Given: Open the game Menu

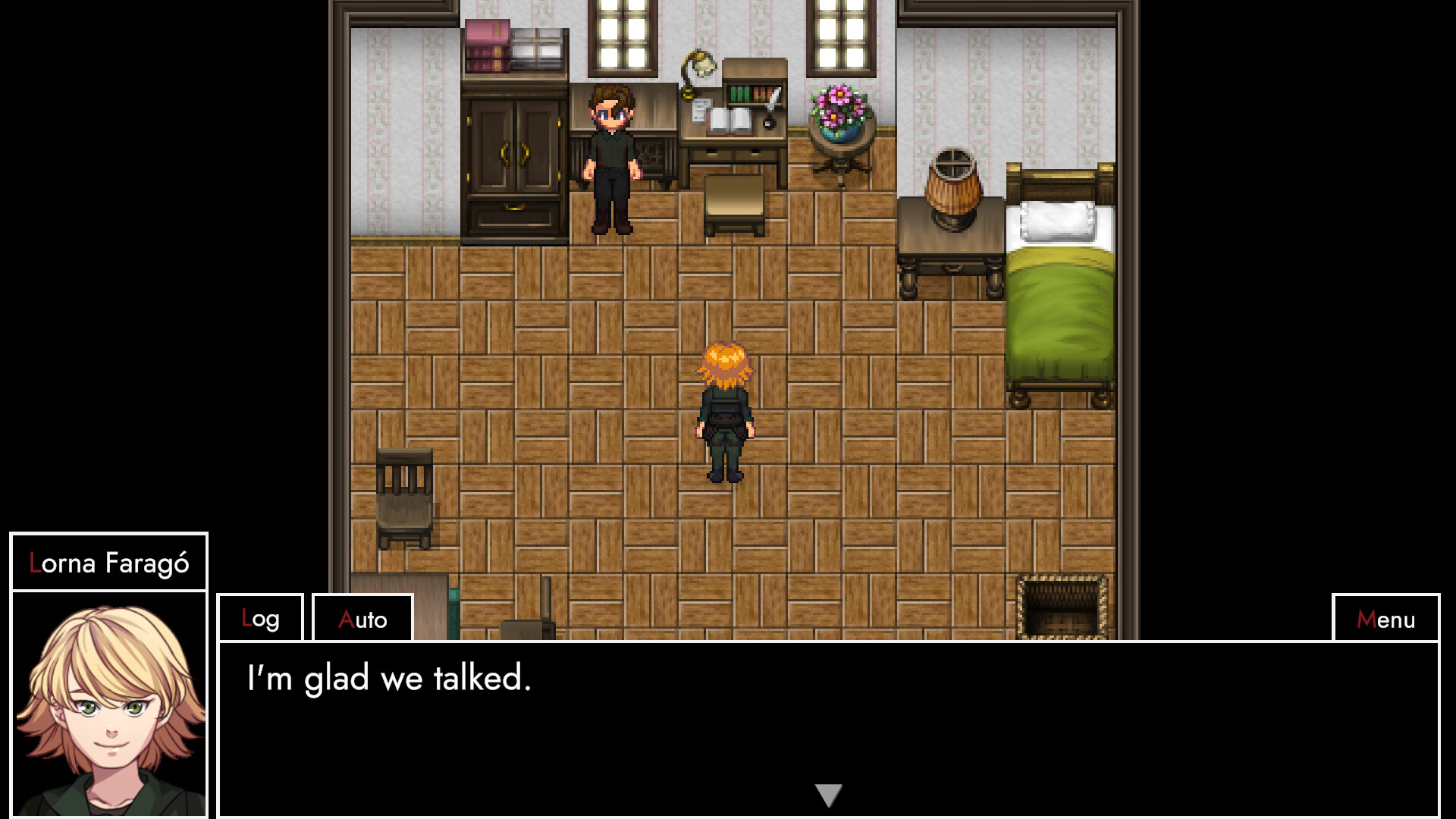Looking at the screenshot, I should click(x=1385, y=619).
